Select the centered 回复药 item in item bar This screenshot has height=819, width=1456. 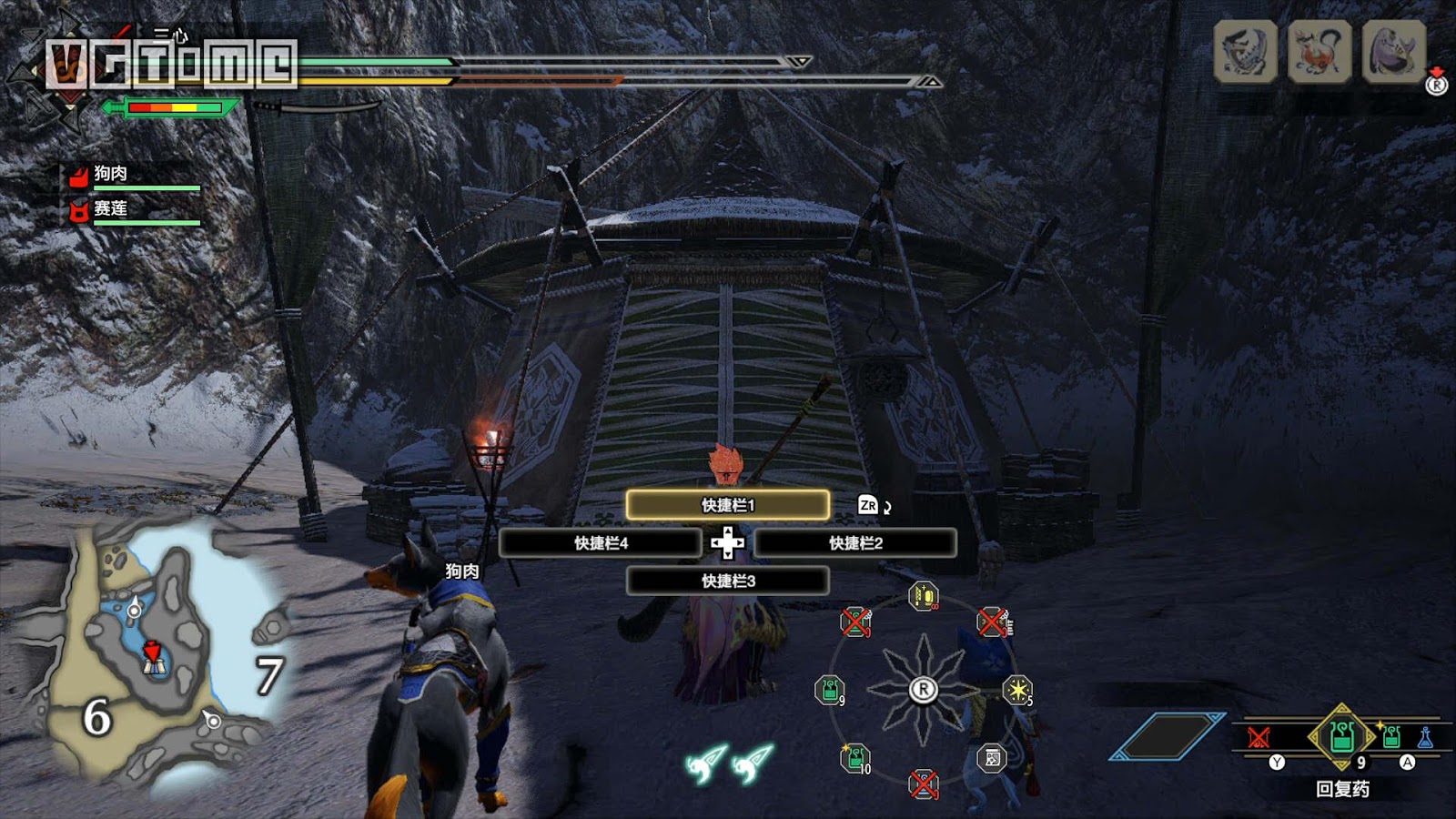coord(1342,735)
